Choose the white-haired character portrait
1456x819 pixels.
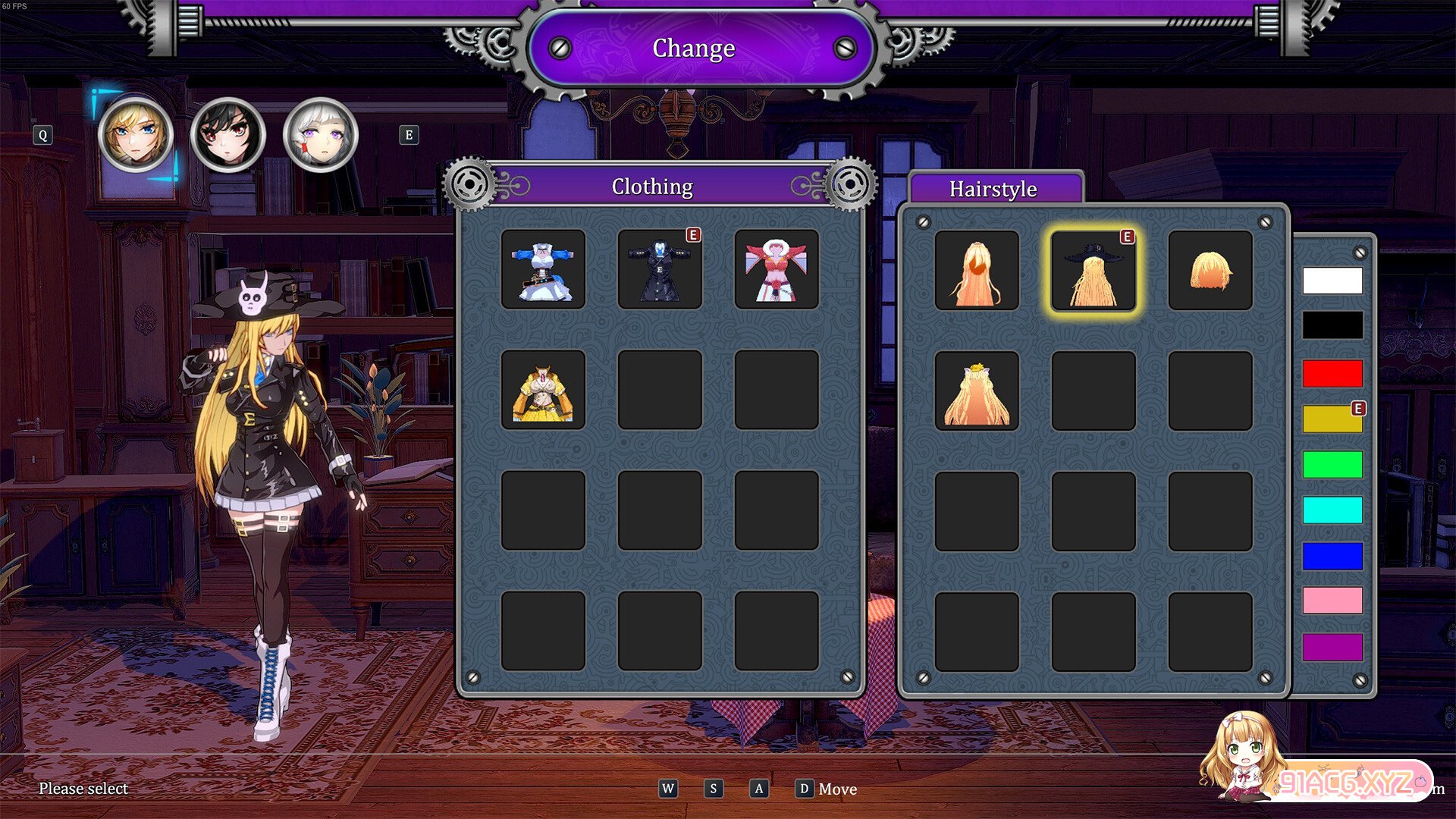(320, 135)
